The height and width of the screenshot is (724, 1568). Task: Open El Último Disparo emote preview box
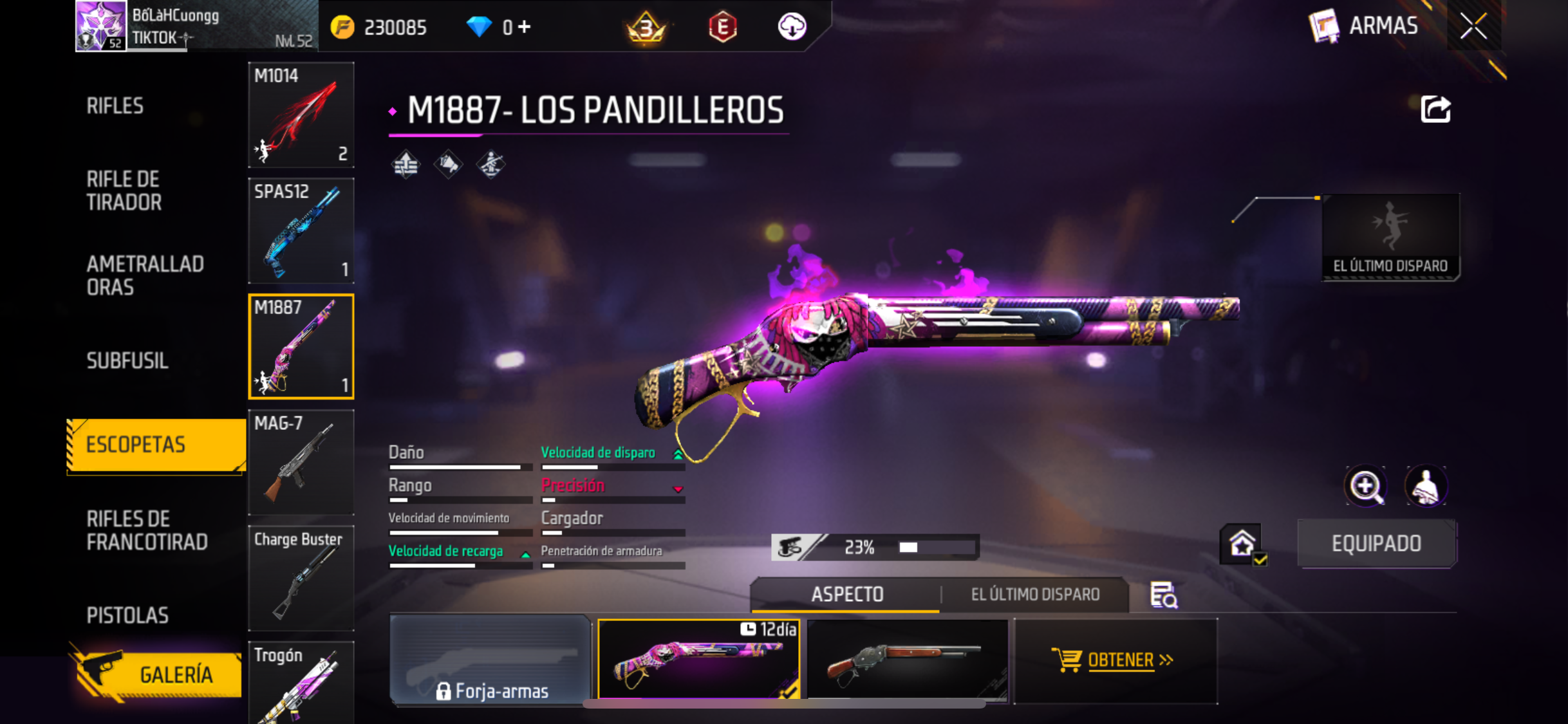click(1390, 237)
